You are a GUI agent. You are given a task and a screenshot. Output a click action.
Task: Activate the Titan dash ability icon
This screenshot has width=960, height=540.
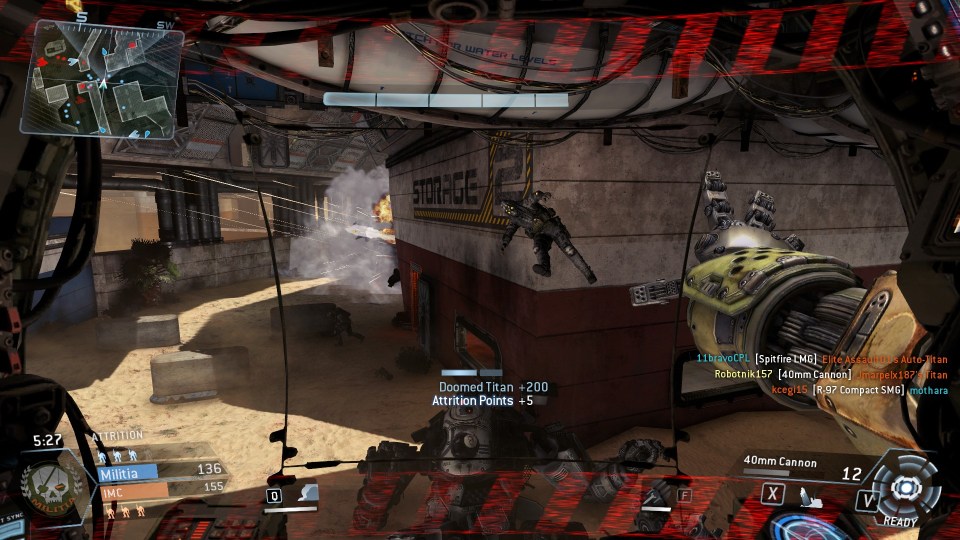pos(811,495)
